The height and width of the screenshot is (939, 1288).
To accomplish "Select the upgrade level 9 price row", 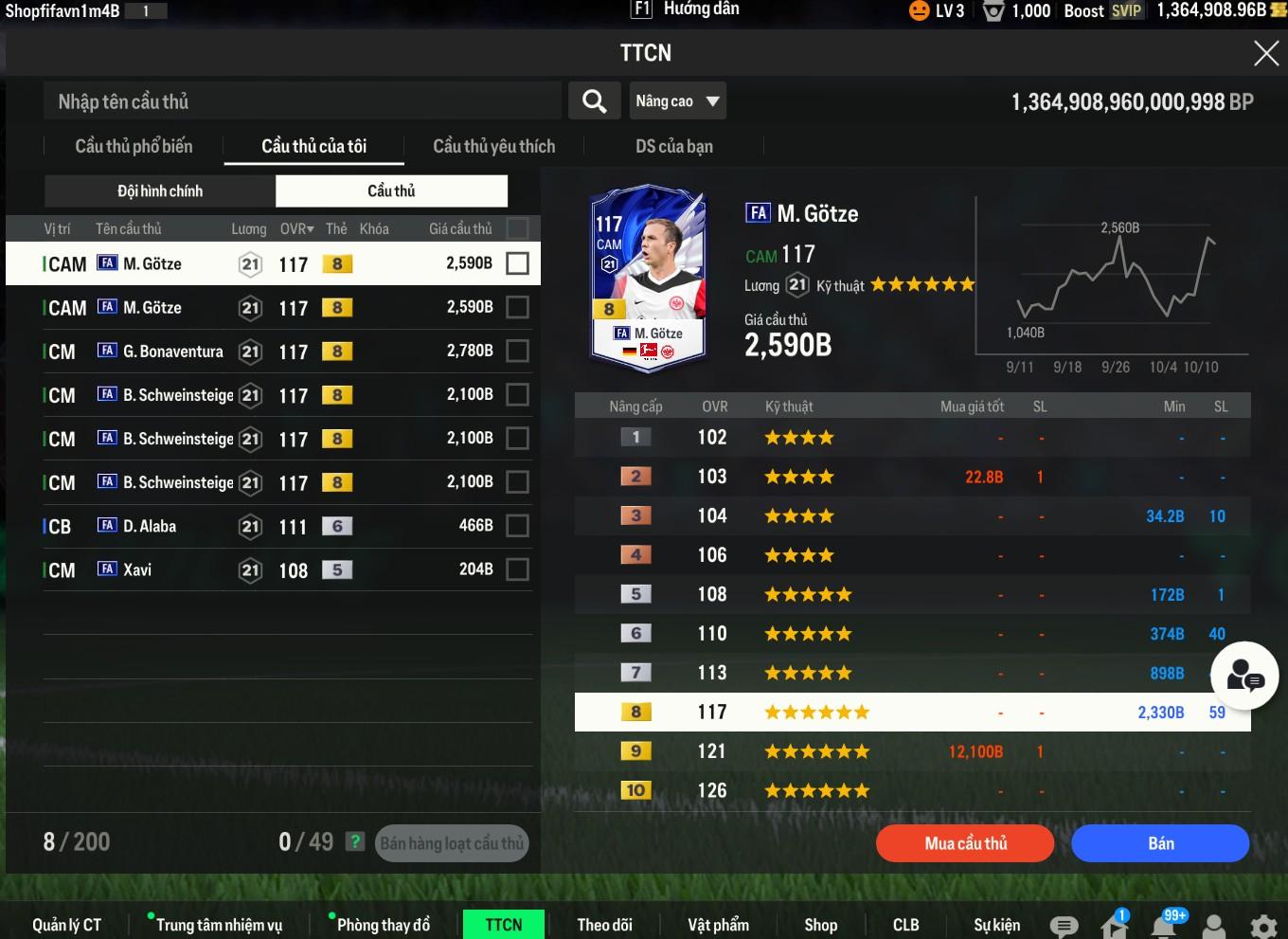I will click(912, 751).
